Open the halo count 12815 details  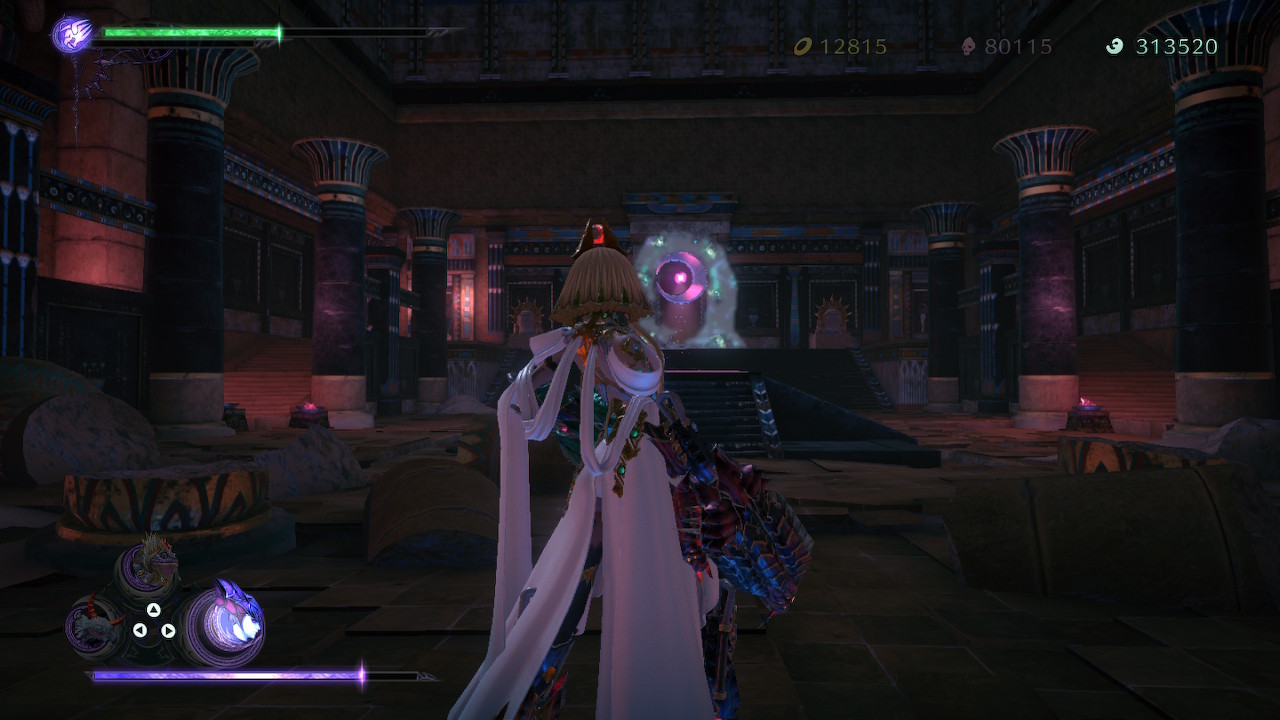point(850,45)
